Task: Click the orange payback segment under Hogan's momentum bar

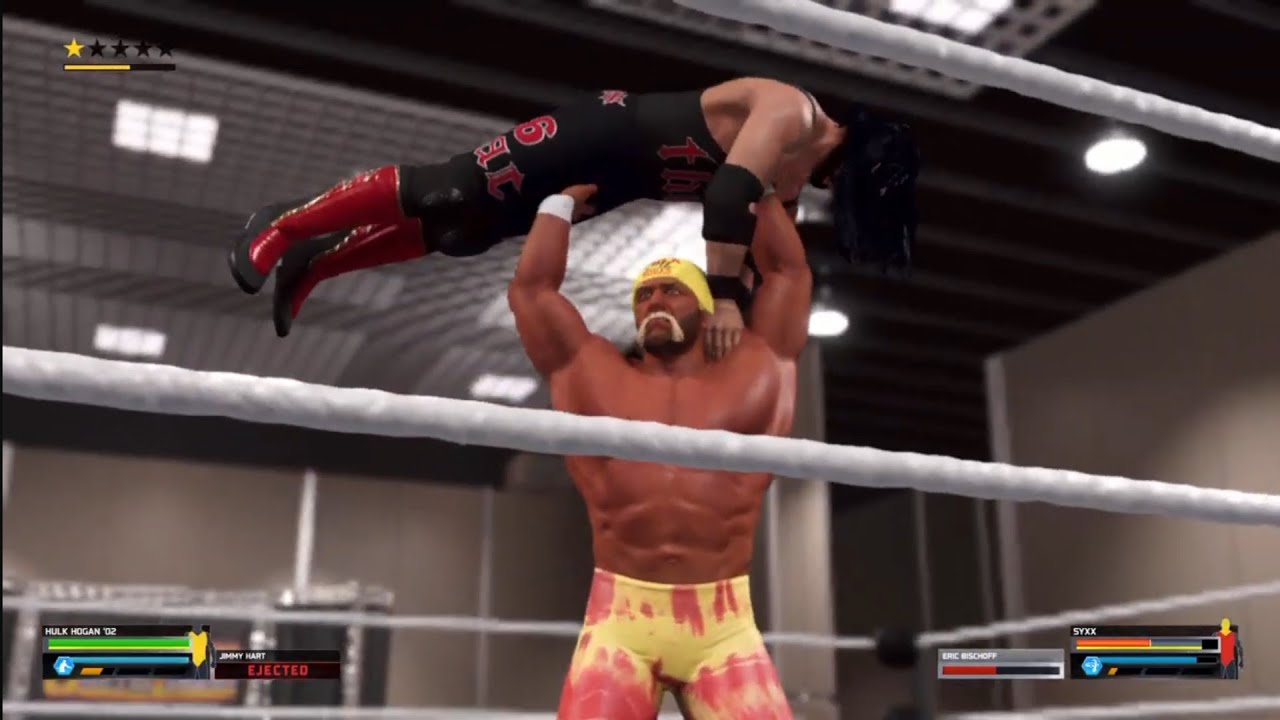Action: 91,670
